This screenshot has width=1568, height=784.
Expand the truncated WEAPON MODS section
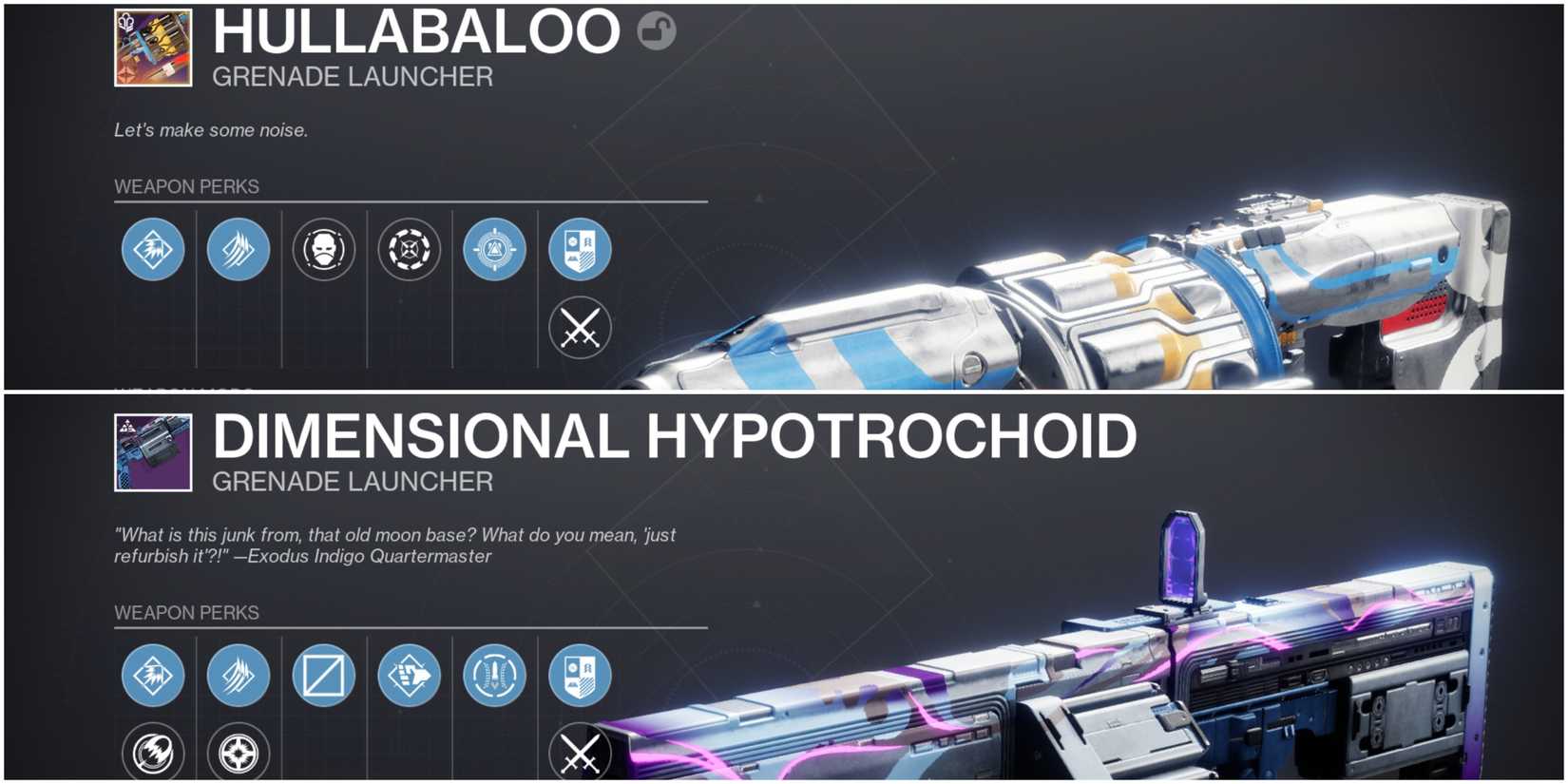(x=181, y=390)
